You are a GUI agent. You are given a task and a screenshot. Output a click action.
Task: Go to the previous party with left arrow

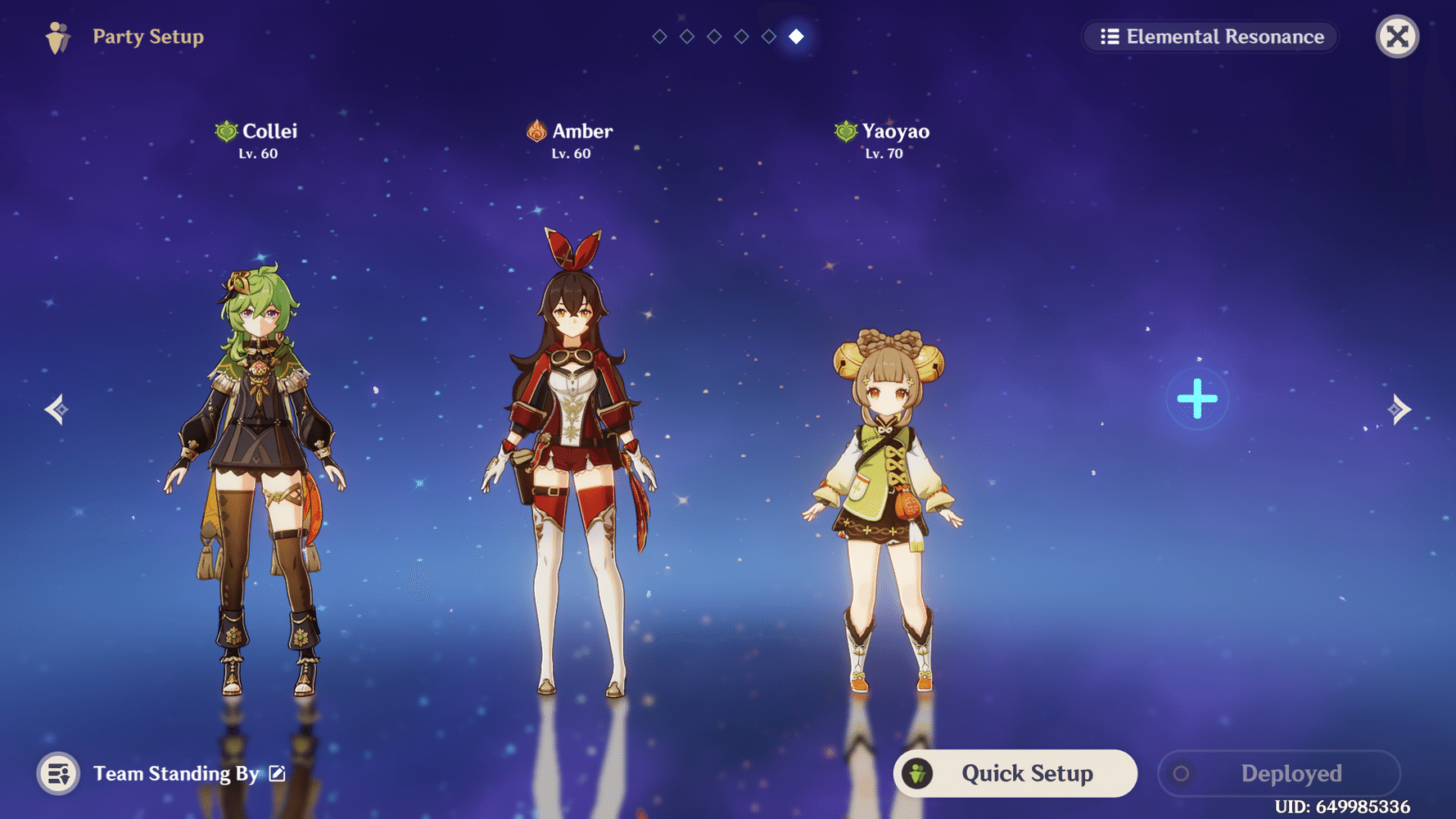tap(57, 409)
